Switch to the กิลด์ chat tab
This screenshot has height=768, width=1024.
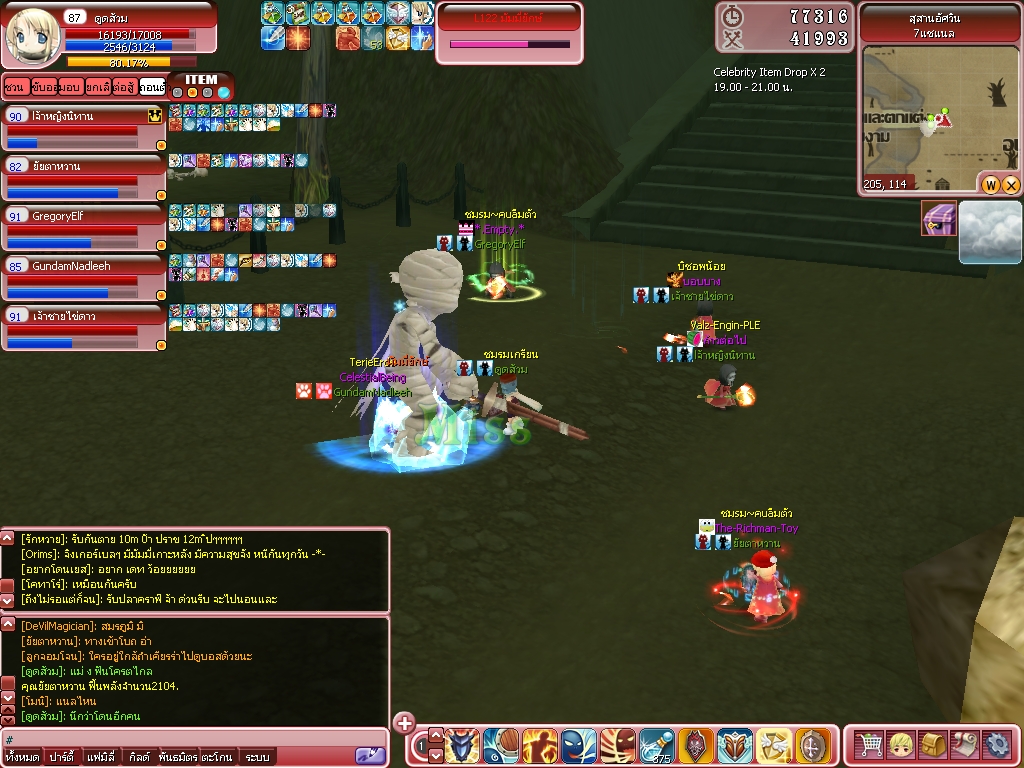[x=140, y=757]
